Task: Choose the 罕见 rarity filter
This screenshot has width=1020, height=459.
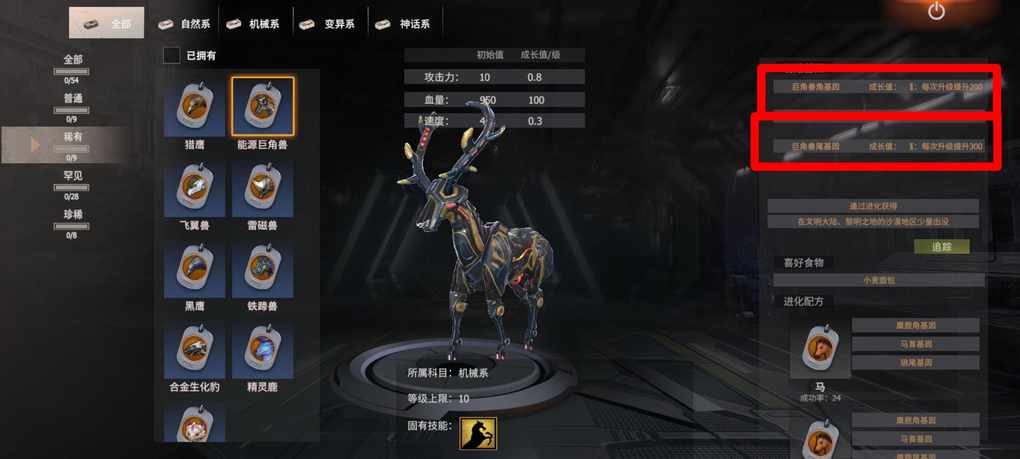Action: click(73, 180)
